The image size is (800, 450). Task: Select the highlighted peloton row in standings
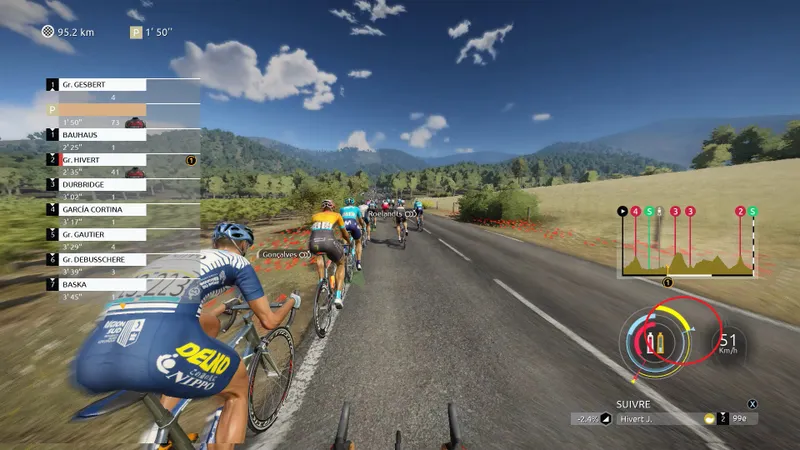100,110
